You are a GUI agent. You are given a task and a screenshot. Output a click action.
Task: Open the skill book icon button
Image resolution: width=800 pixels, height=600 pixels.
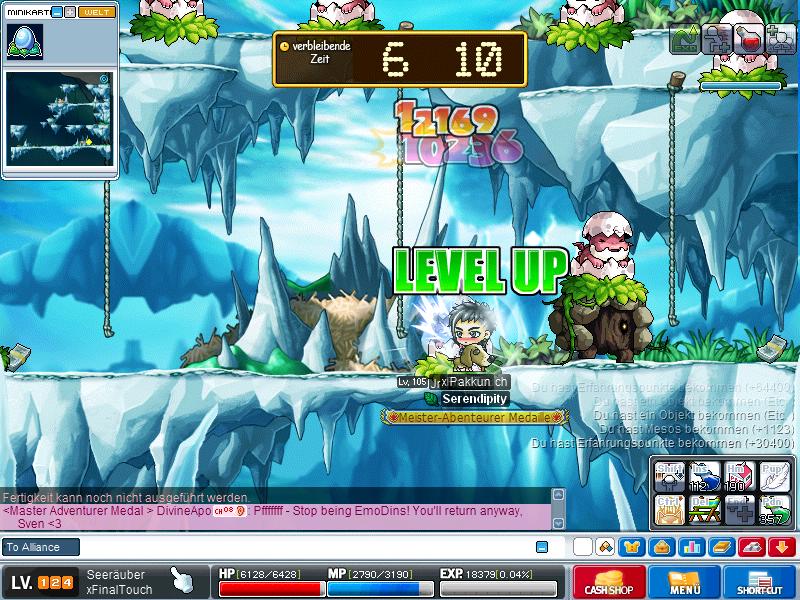click(x=720, y=547)
